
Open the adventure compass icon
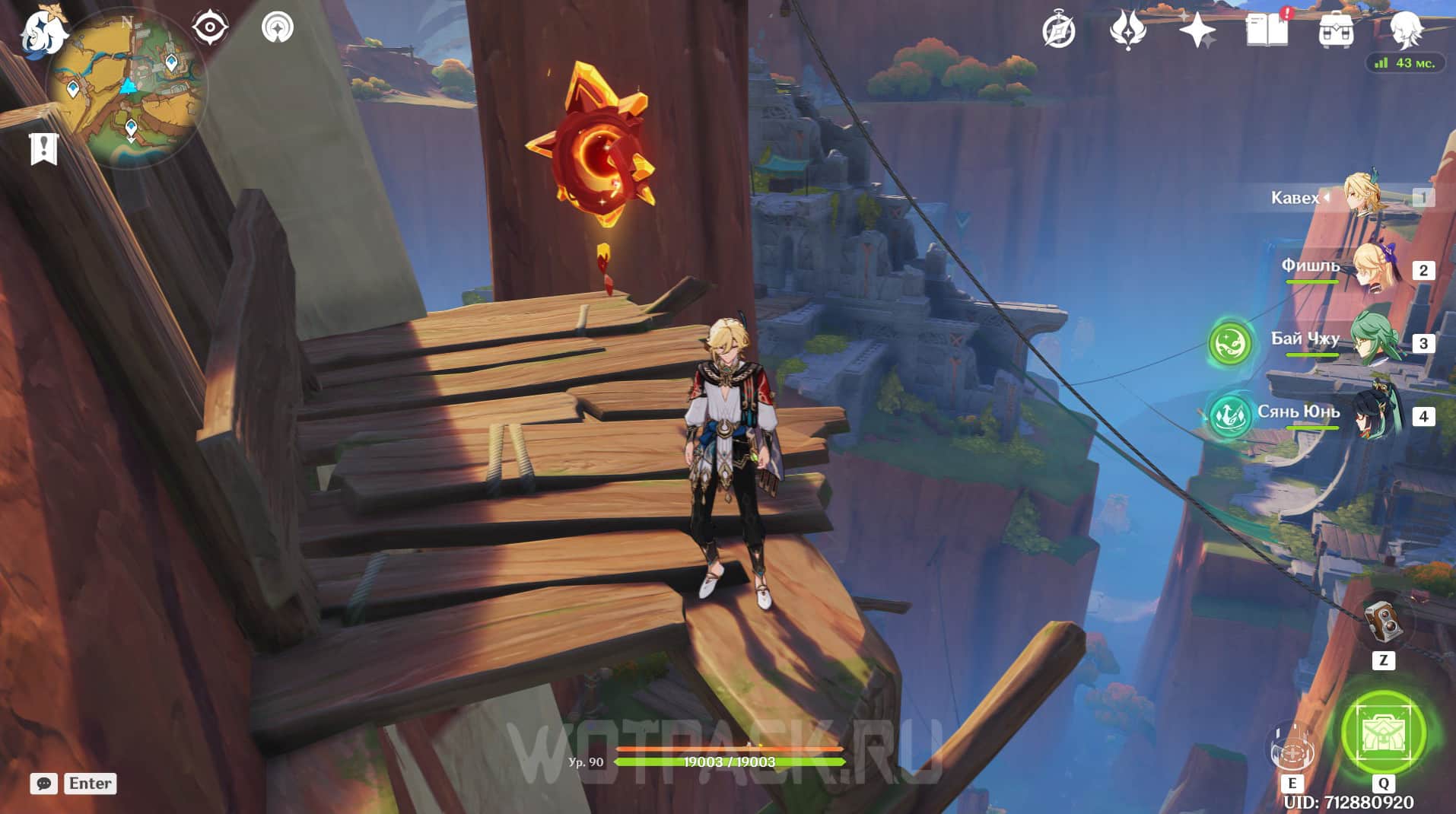(x=1059, y=32)
